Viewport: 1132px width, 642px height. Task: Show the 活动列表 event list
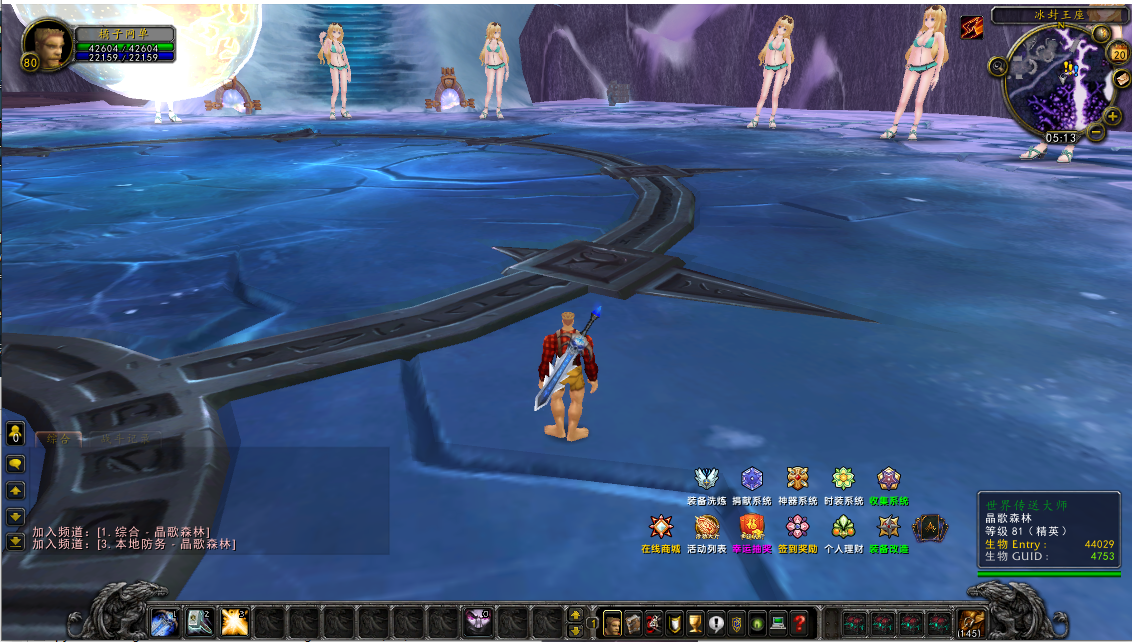(x=707, y=527)
